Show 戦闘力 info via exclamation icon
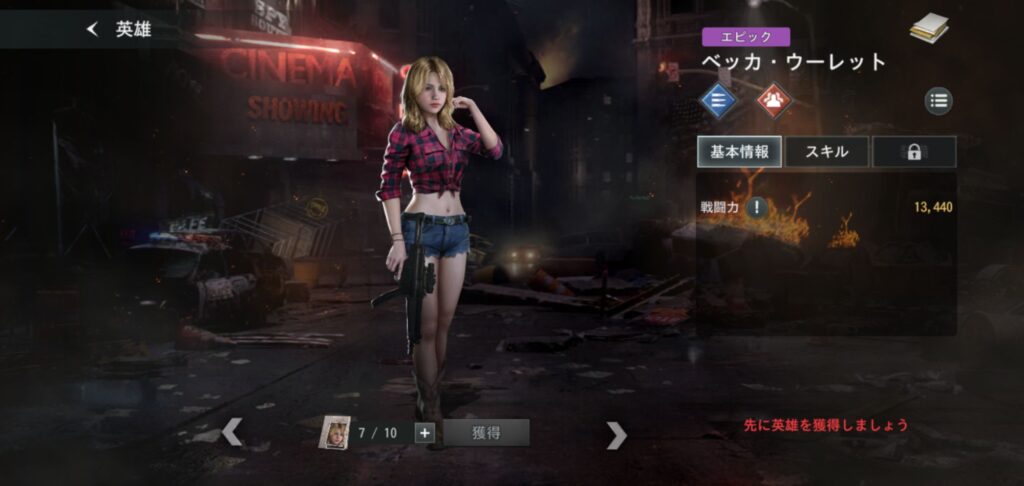Screen dimensions: 1024x486 point(758,208)
